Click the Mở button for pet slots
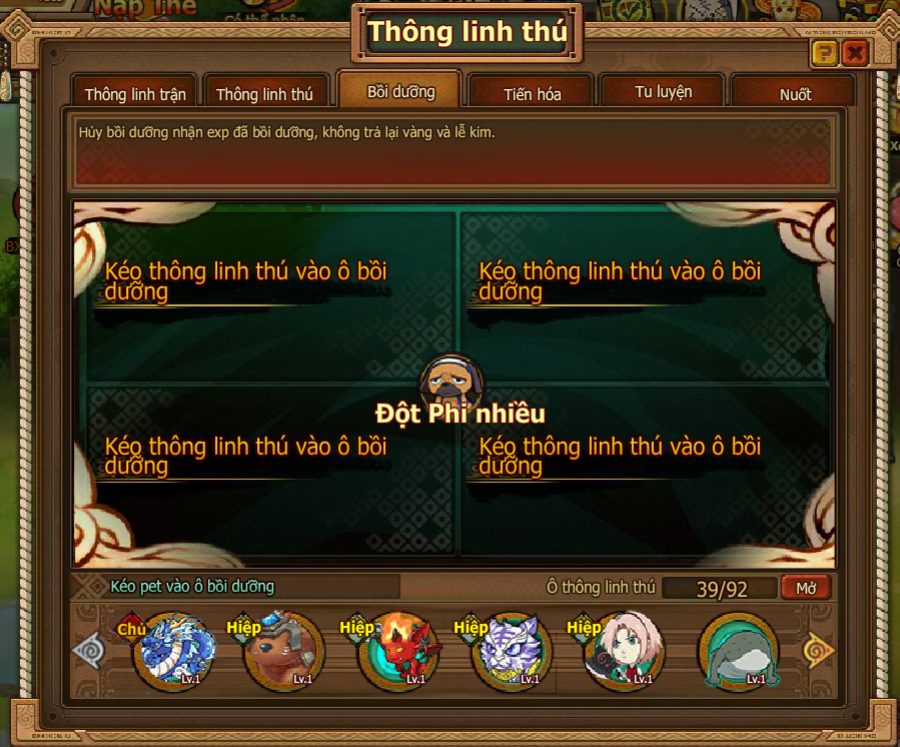 point(806,588)
